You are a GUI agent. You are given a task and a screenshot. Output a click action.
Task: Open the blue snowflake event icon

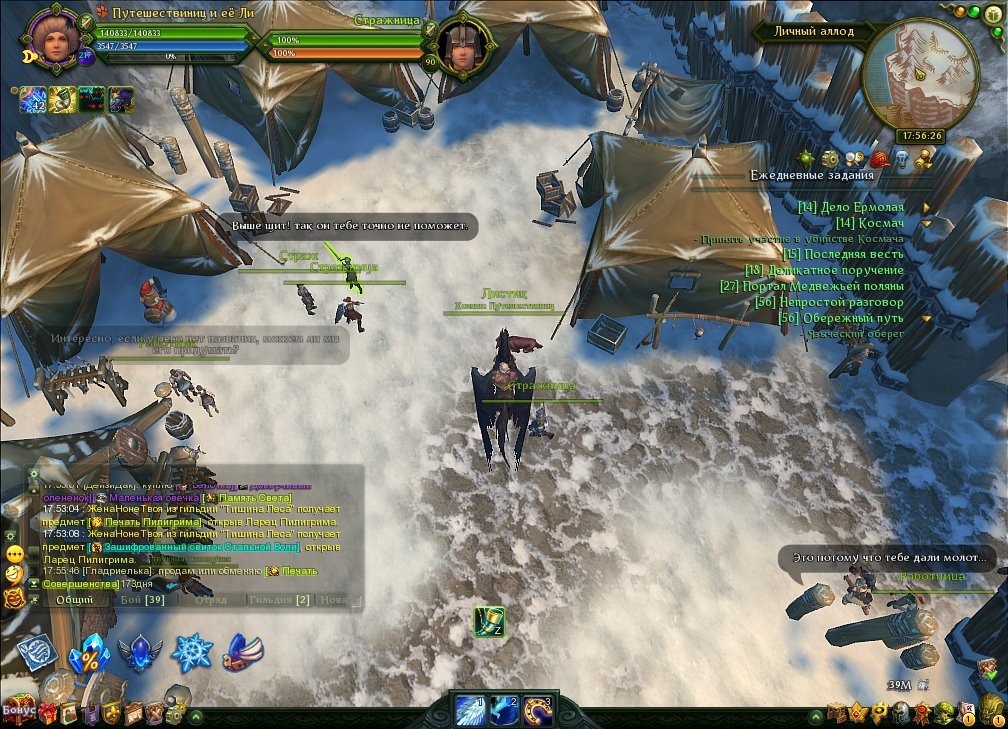coord(191,653)
